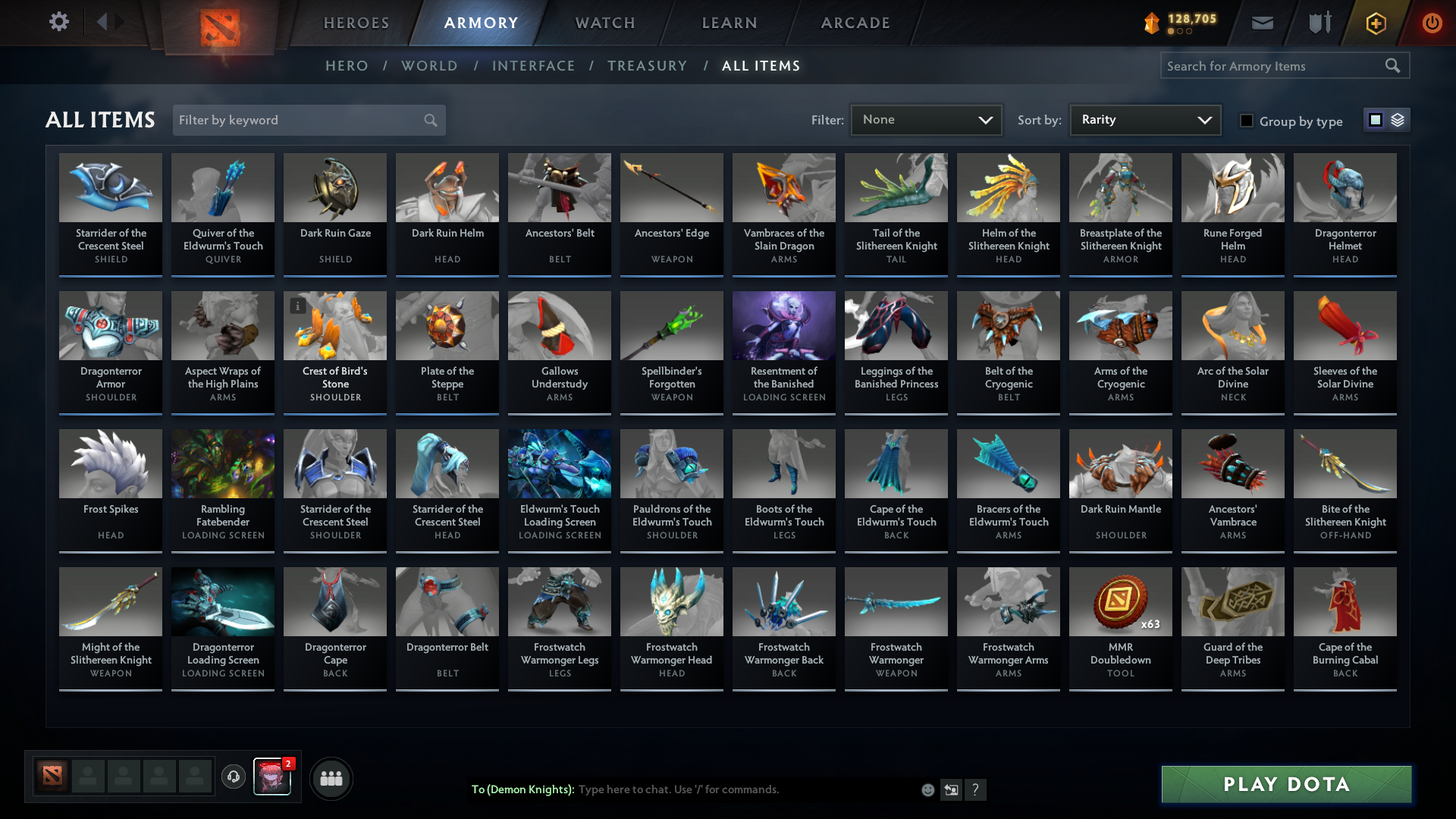Click the Dota Plus hexagon icon

point(1375,23)
